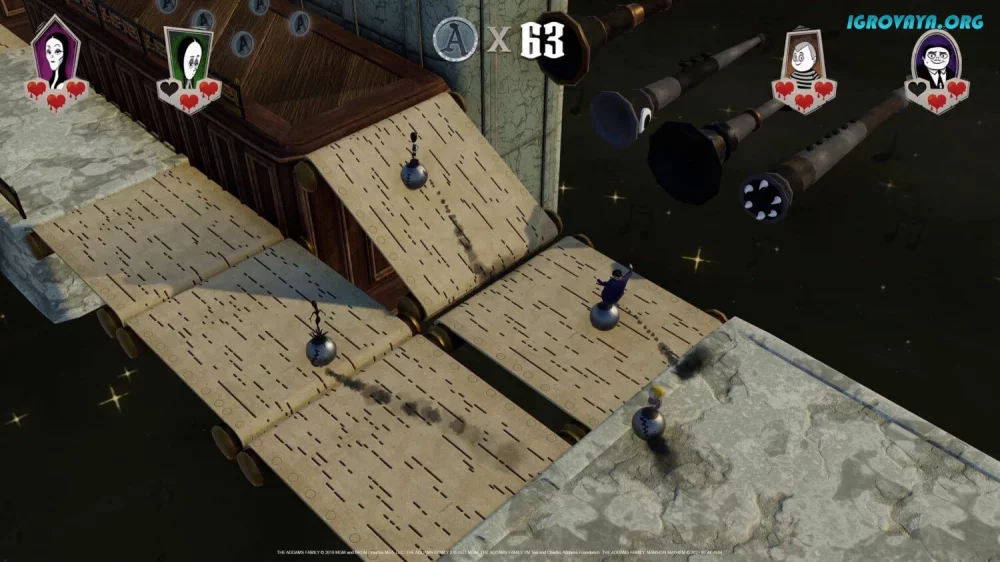Select Gomez's oval purple portrait

point(935,59)
